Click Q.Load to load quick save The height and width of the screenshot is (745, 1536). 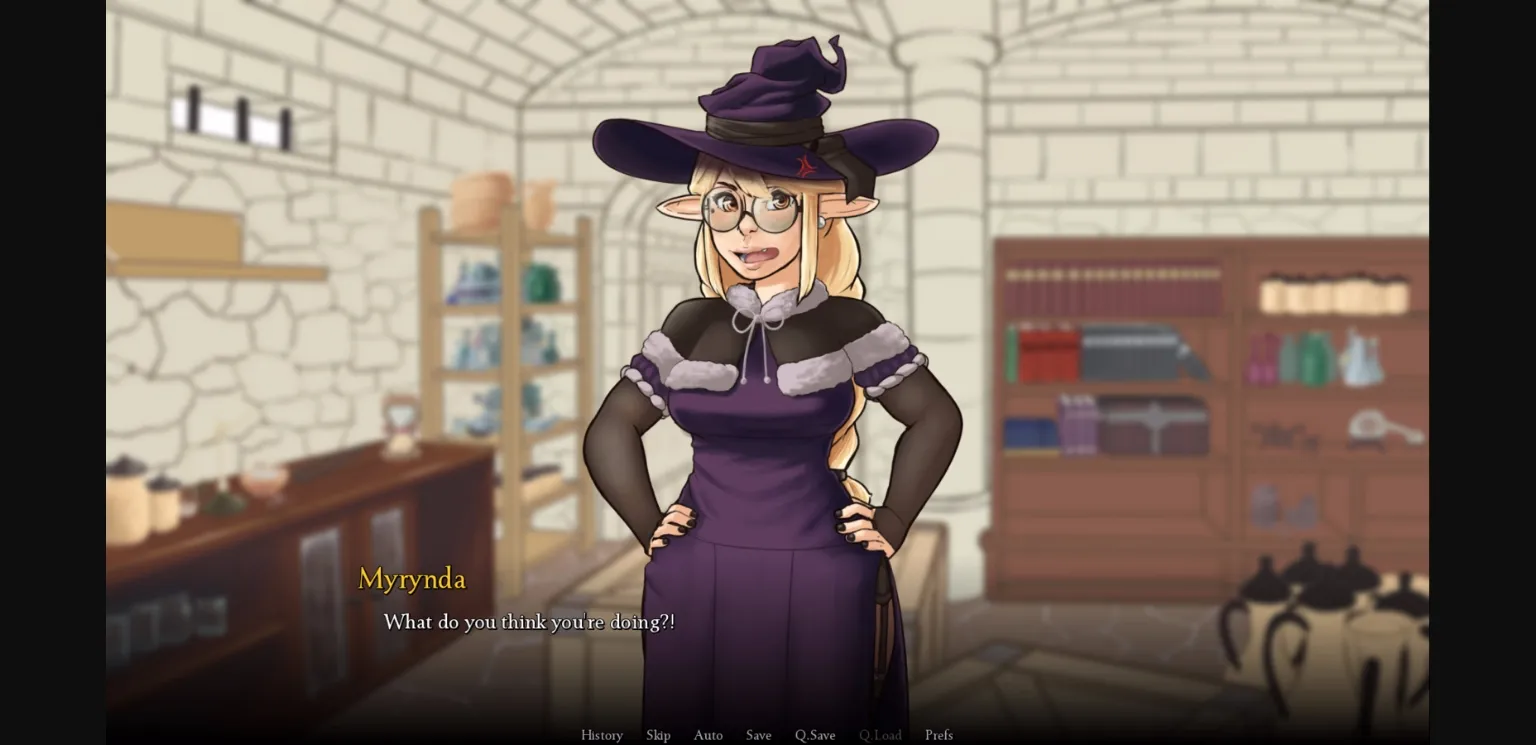880,735
